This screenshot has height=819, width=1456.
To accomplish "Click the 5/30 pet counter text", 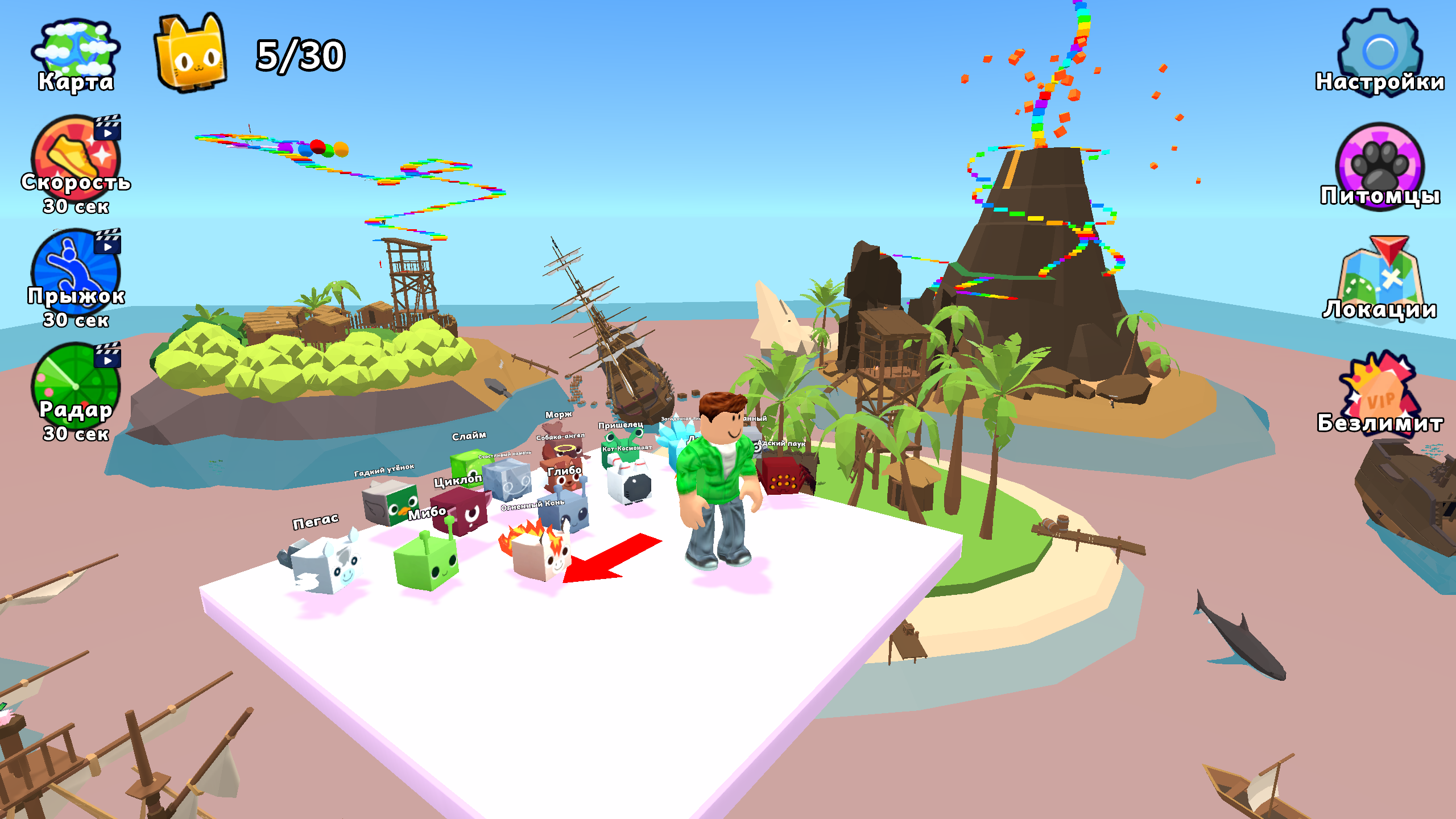I will pyautogui.click(x=299, y=54).
